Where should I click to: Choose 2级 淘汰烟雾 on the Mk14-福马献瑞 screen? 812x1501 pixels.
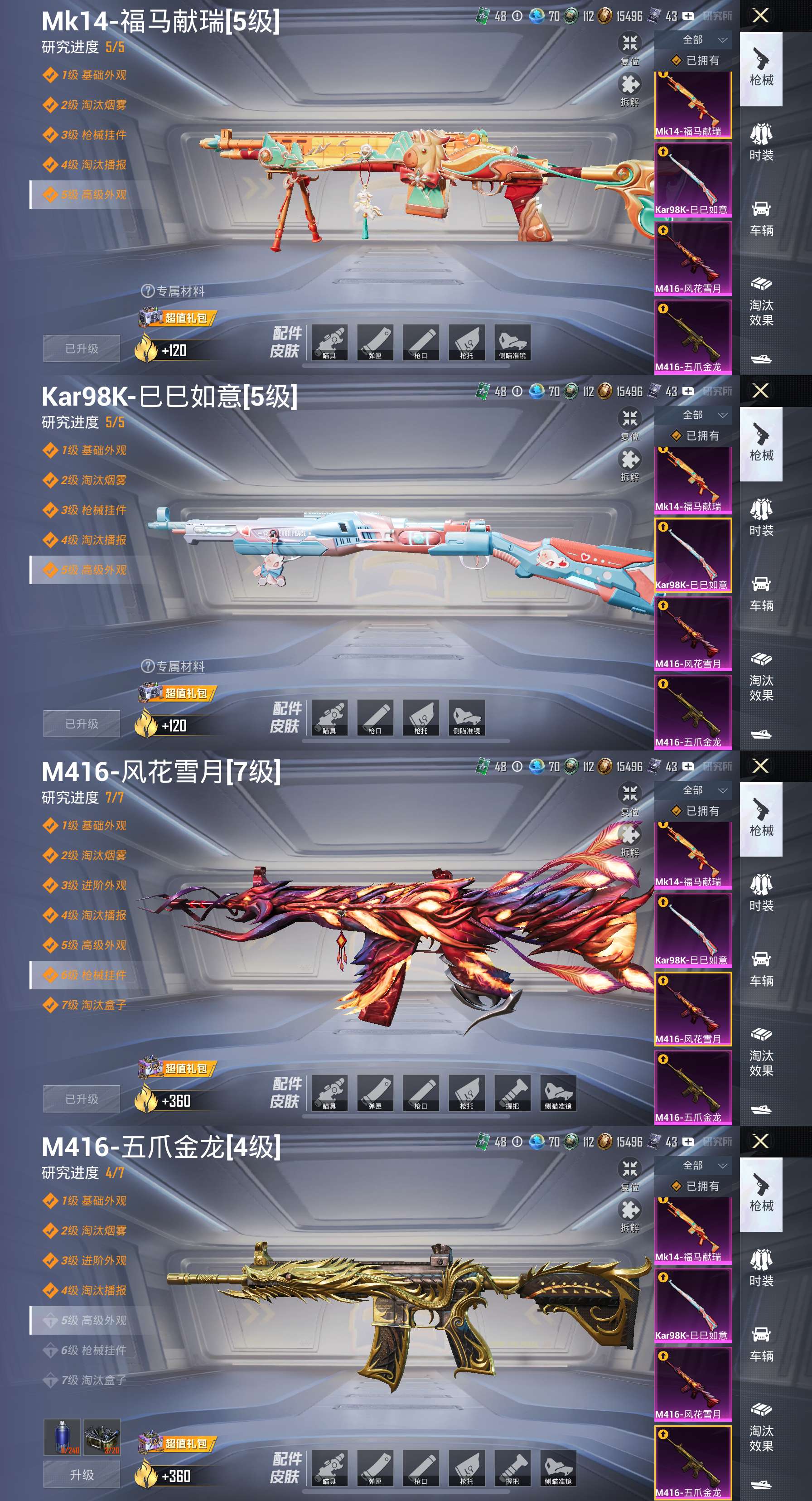point(93,105)
